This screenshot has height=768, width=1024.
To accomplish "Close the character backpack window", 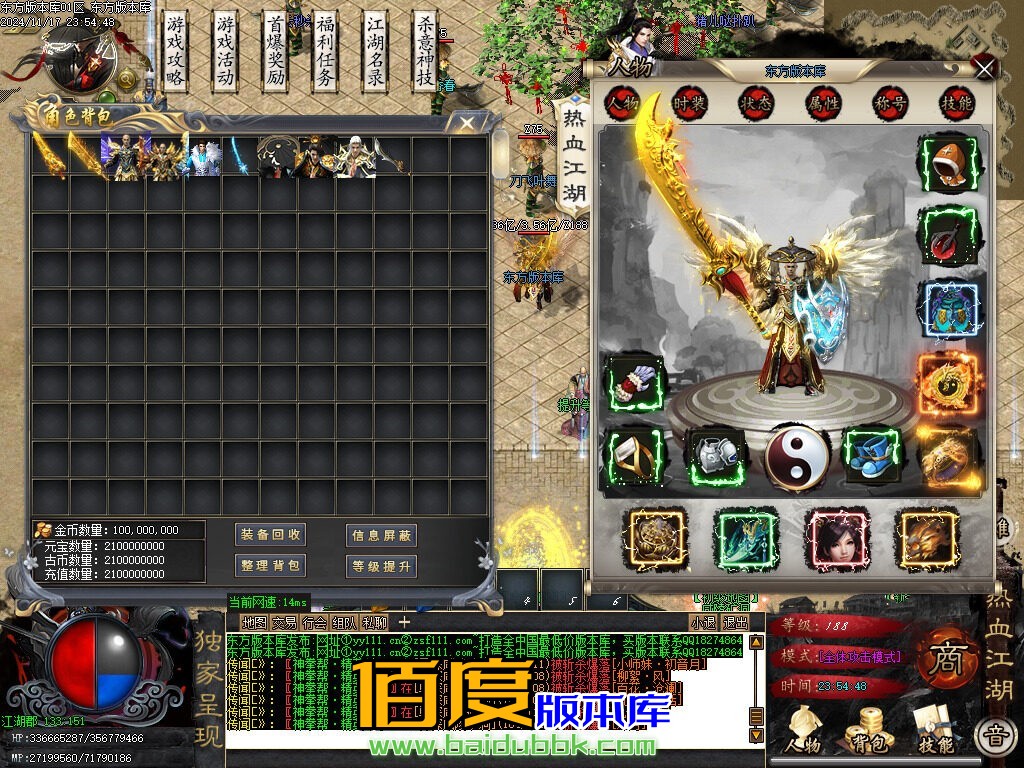I will click(x=467, y=123).
